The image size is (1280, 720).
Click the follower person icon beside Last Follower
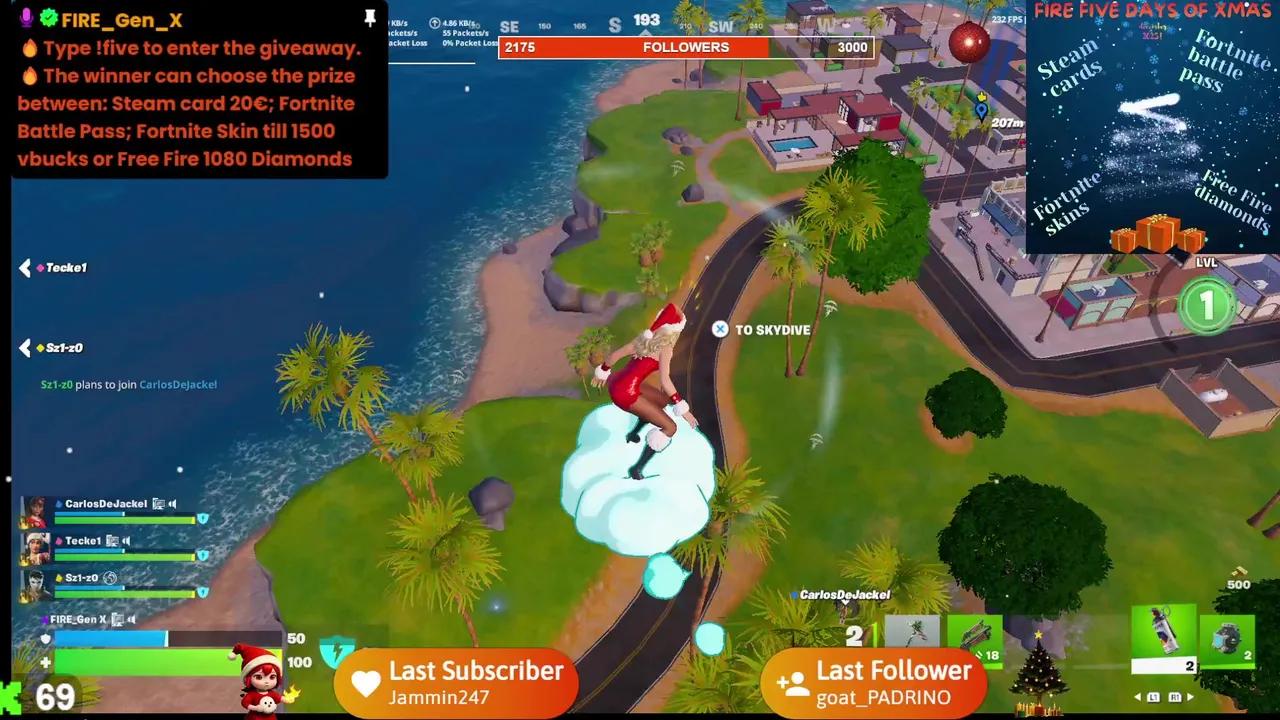[x=791, y=682]
